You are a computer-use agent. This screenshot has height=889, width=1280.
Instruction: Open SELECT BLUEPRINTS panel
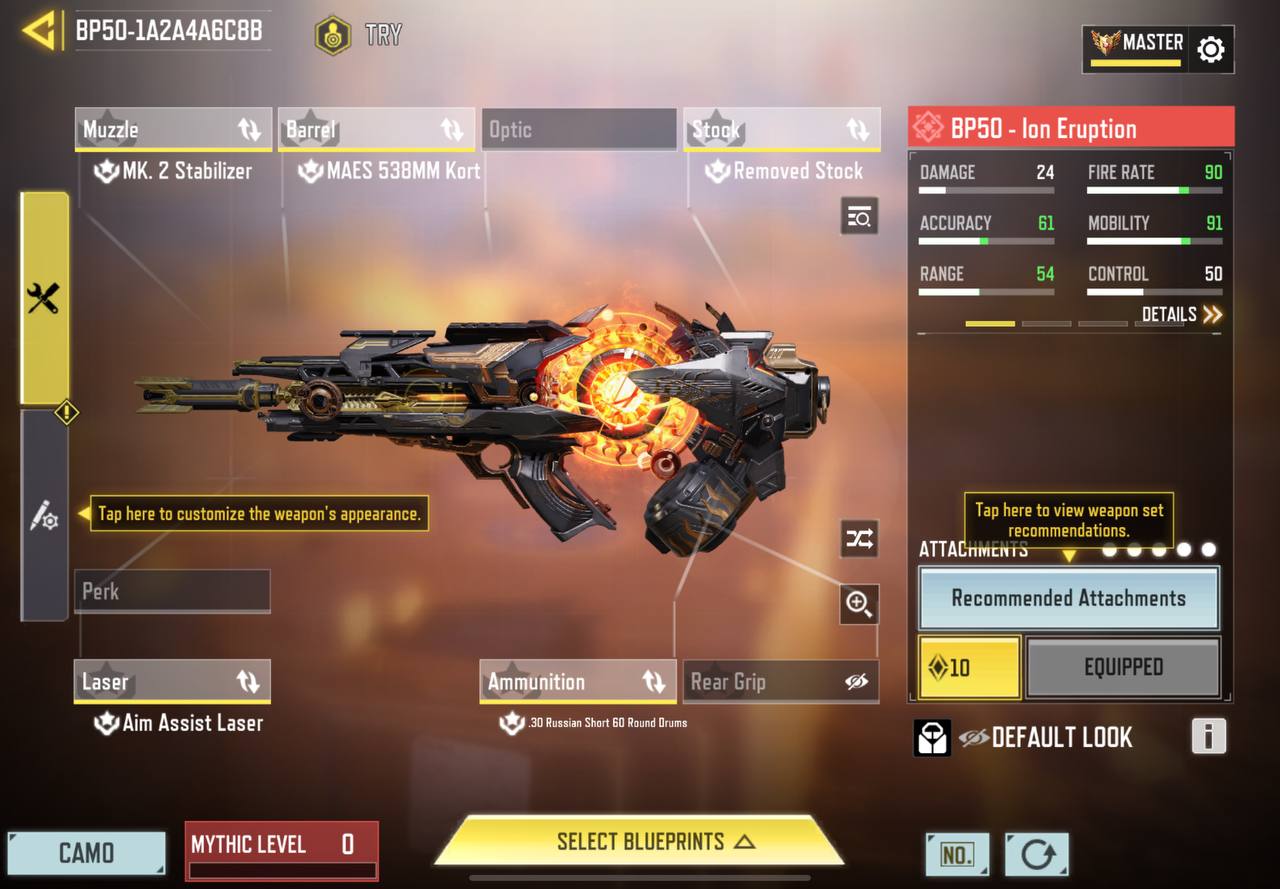coord(640,841)
